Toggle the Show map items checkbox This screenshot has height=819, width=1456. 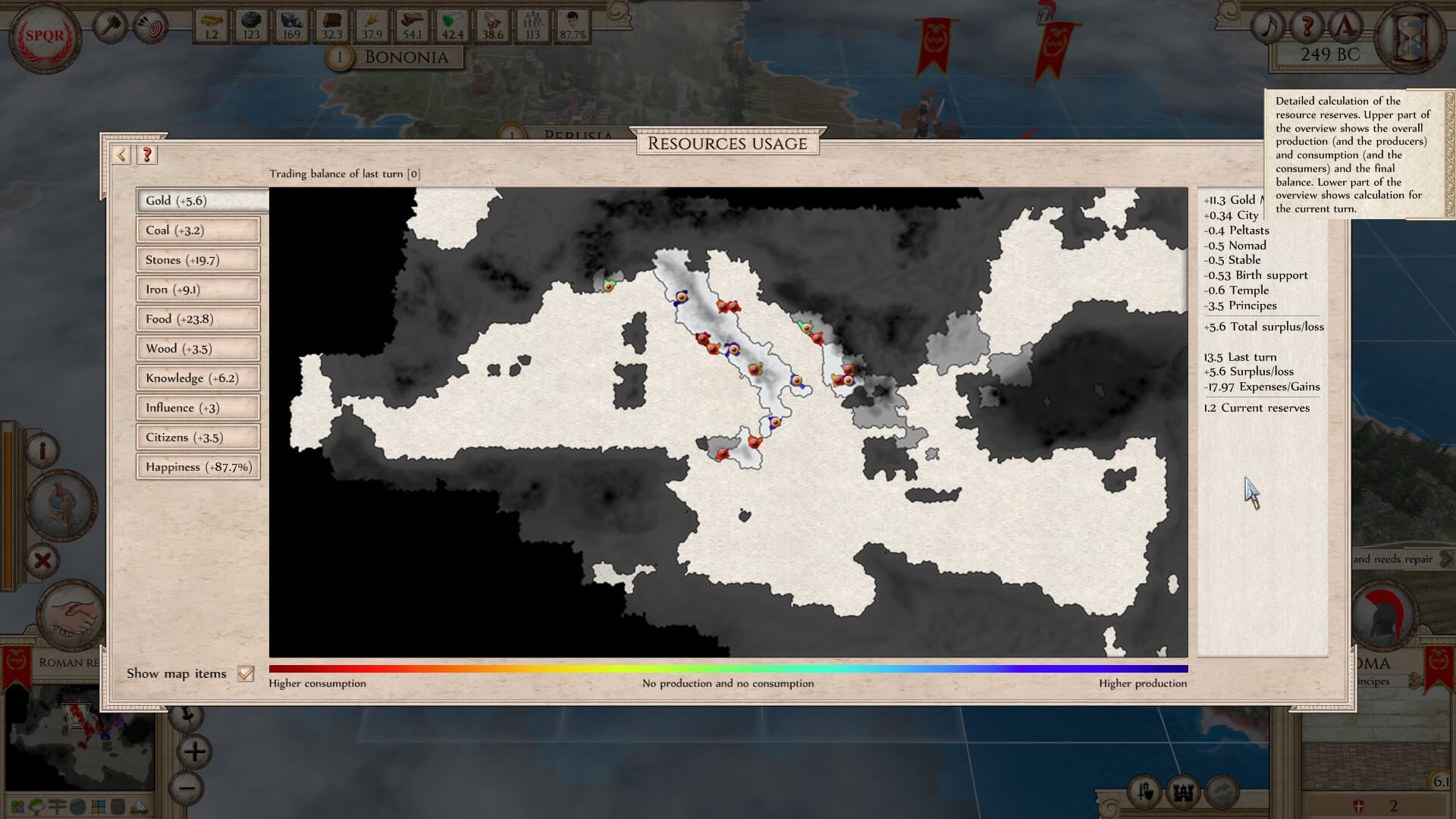click(x=246, y=673)
